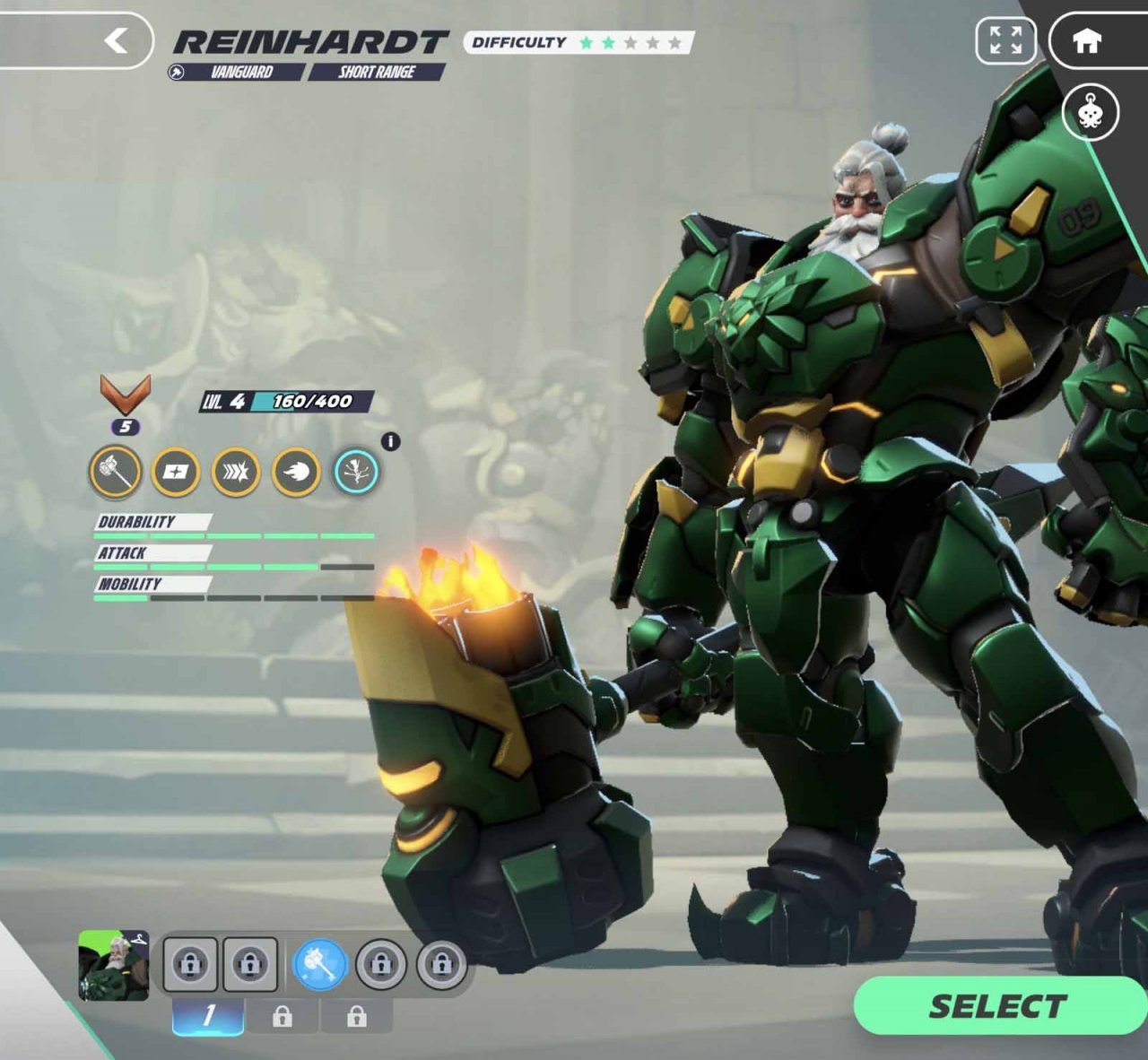Open the Charge ability icon
The image size is (1148, 1060).
237,472
